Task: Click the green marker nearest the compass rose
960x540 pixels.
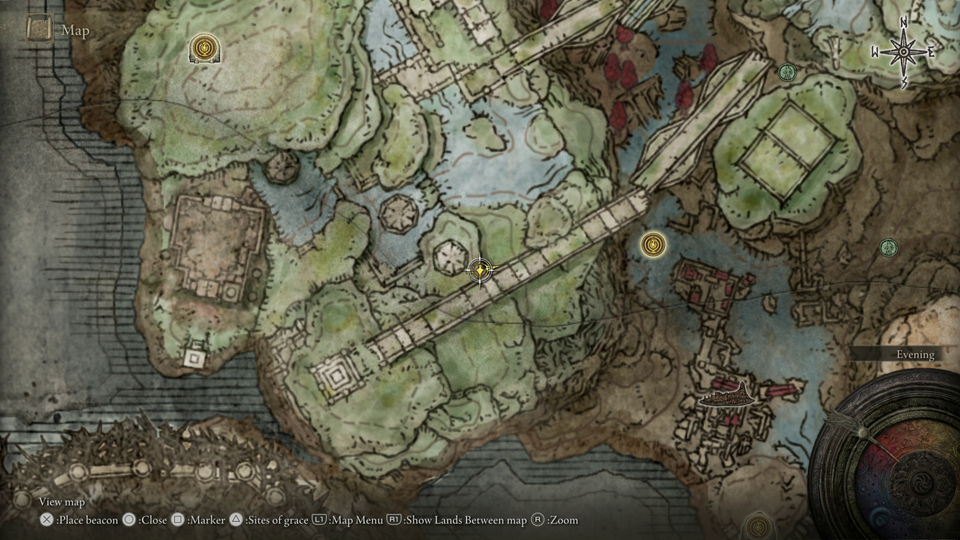Action: pos(787,72)
